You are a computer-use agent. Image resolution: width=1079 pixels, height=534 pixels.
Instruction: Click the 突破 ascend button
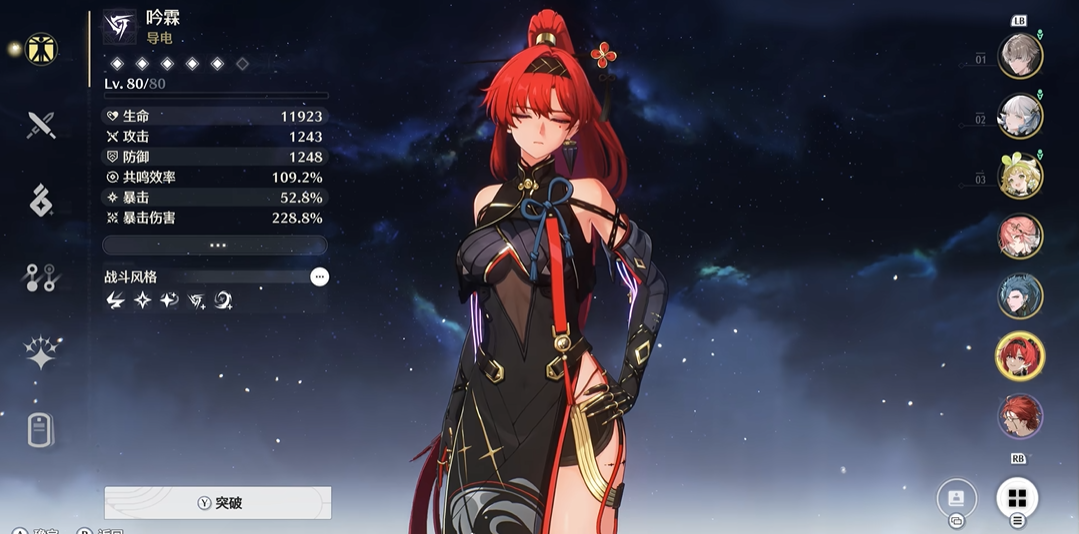point(218,503)
